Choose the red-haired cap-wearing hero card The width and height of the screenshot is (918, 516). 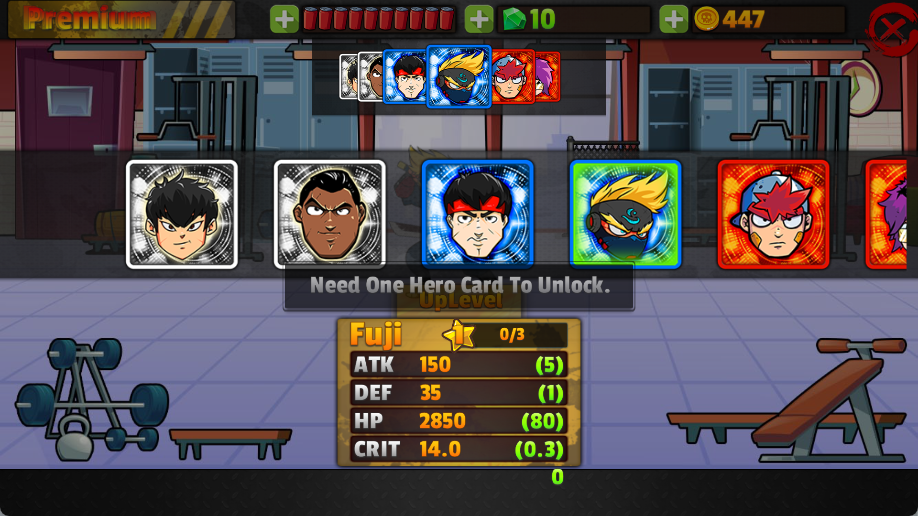coord(773,214)
